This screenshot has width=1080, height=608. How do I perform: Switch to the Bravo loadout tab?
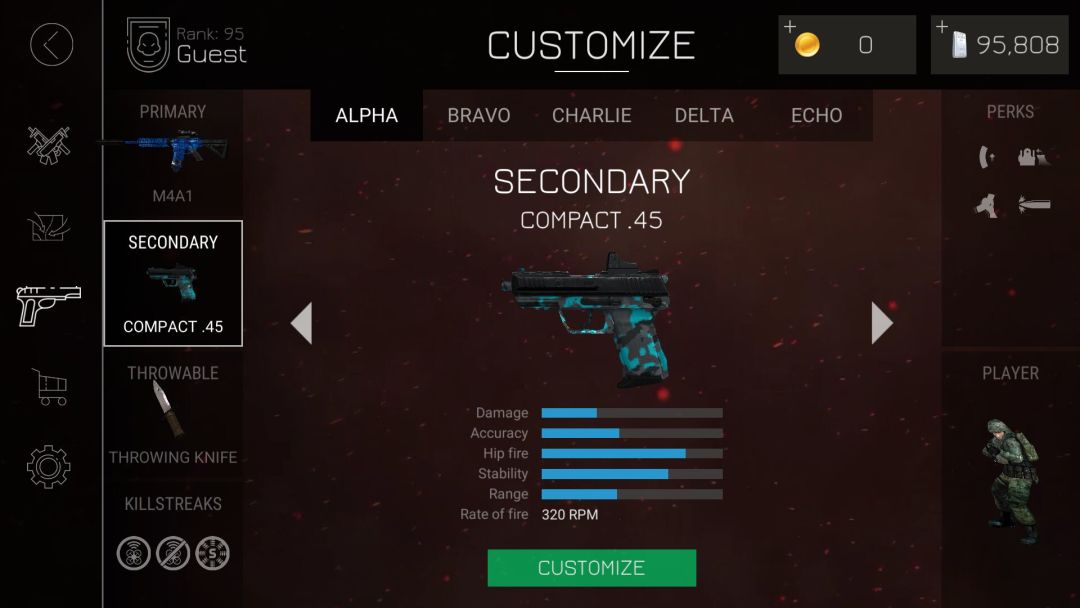(478, 115)
